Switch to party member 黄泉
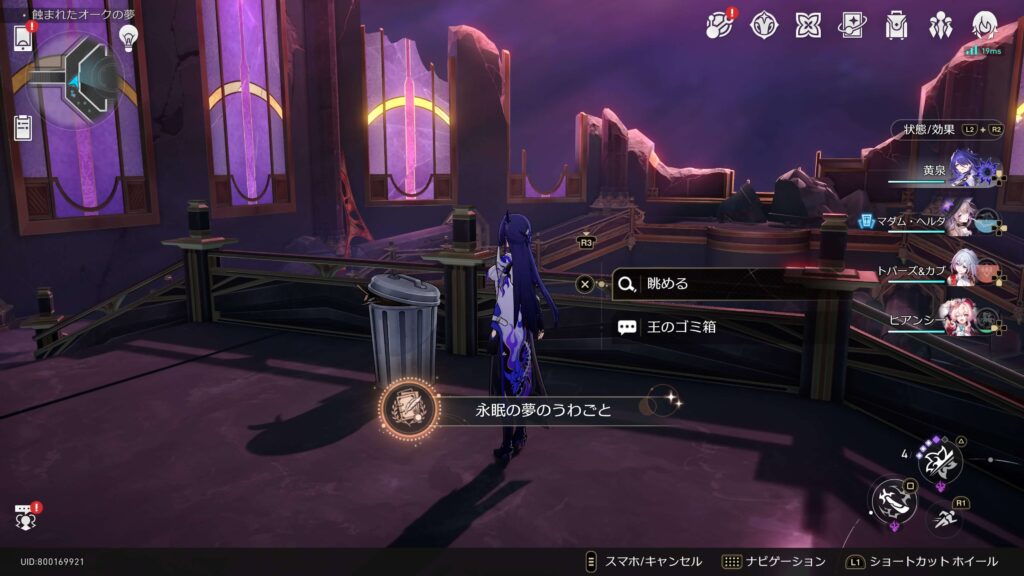This screenshot has width=1024, height=576. click(967, 169)
